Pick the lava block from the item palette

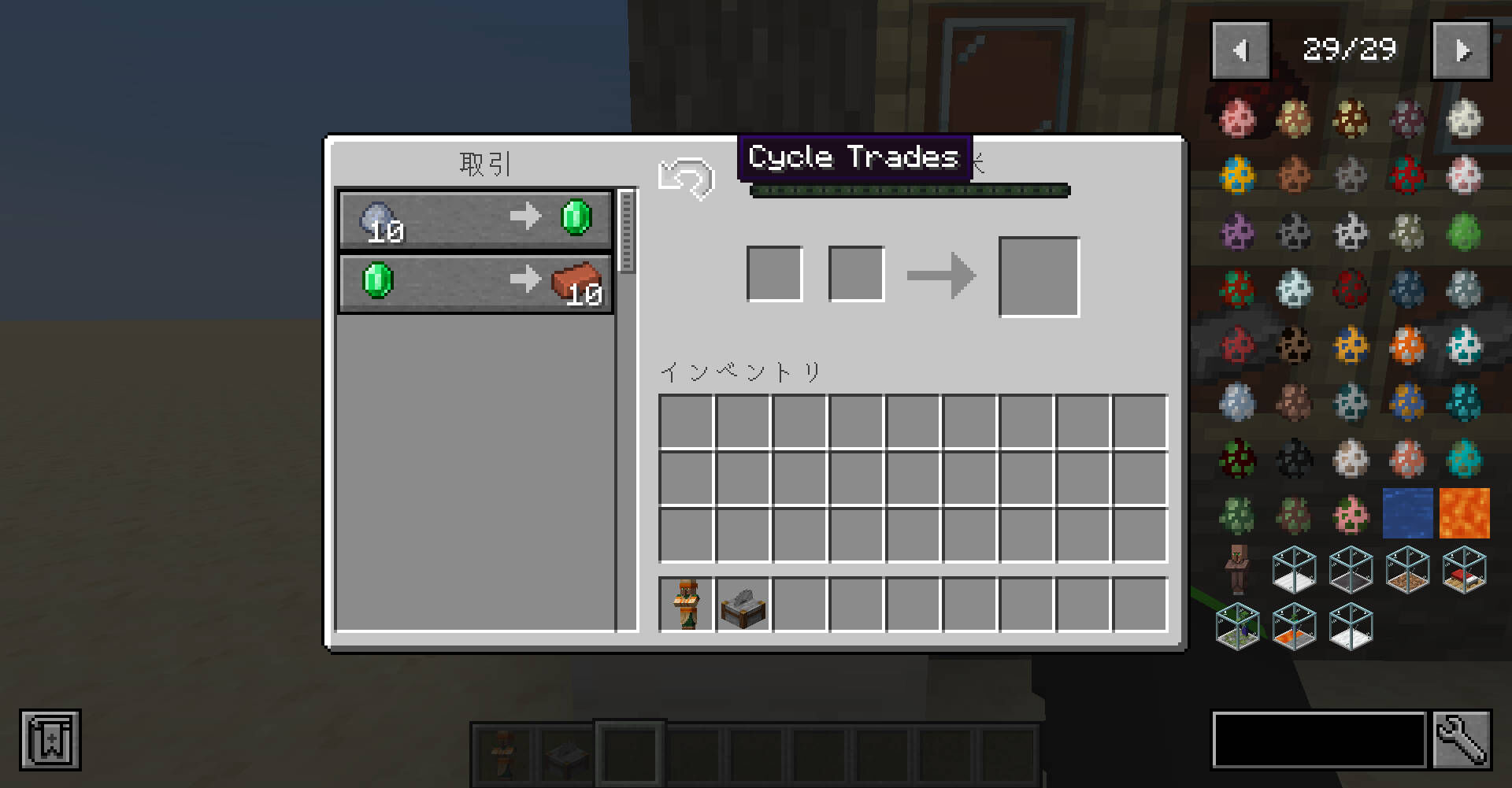point(1464,513)
